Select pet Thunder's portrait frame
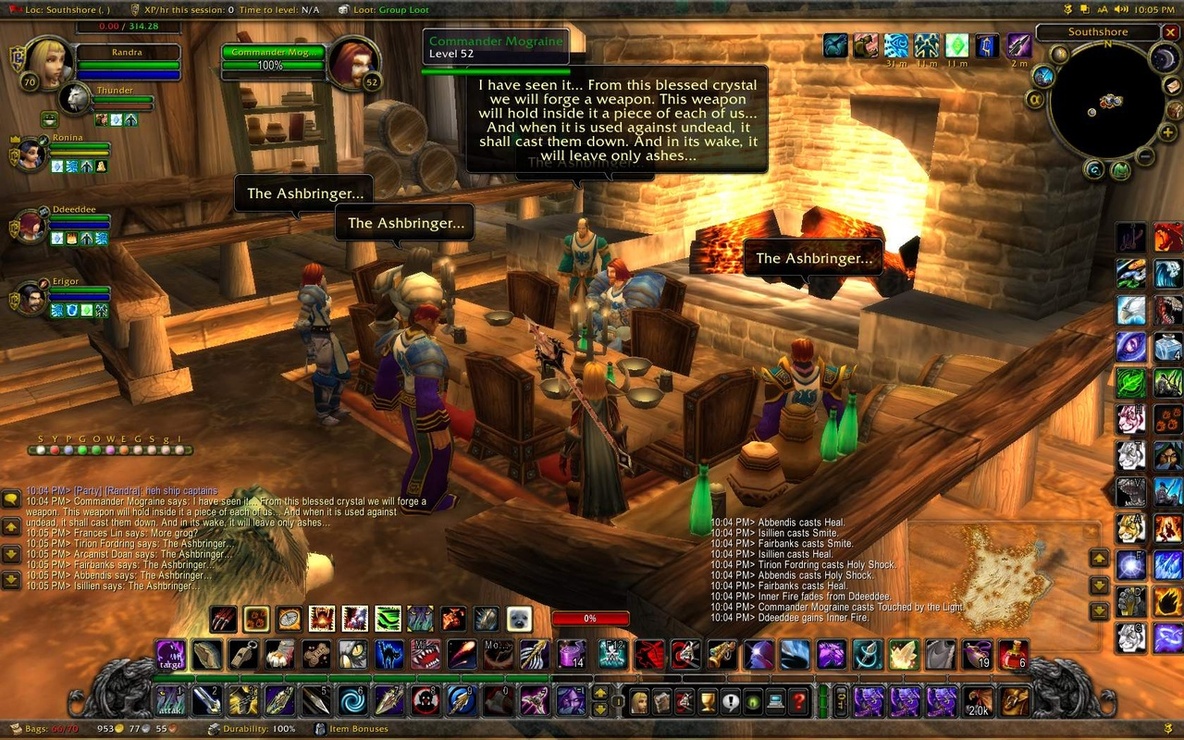The height and width of the screenshot is (740, 1184). pos(73,98)
